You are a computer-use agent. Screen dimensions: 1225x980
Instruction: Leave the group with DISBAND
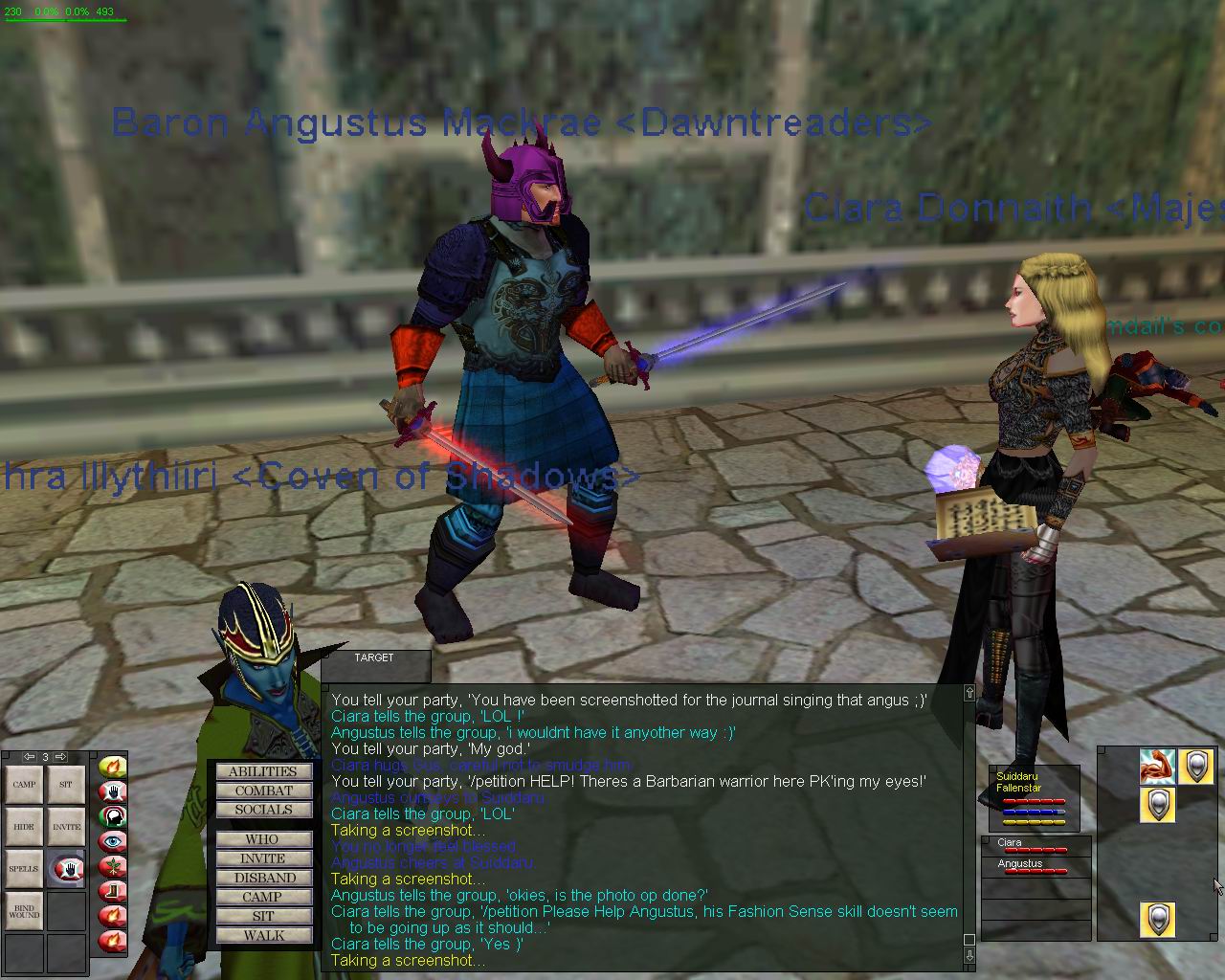[263, 878]
